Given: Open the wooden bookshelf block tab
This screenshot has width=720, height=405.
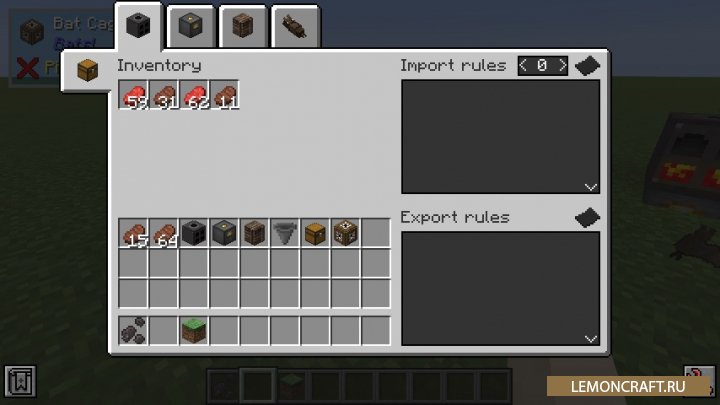Looking at the screenshot, I should point(241,26).
